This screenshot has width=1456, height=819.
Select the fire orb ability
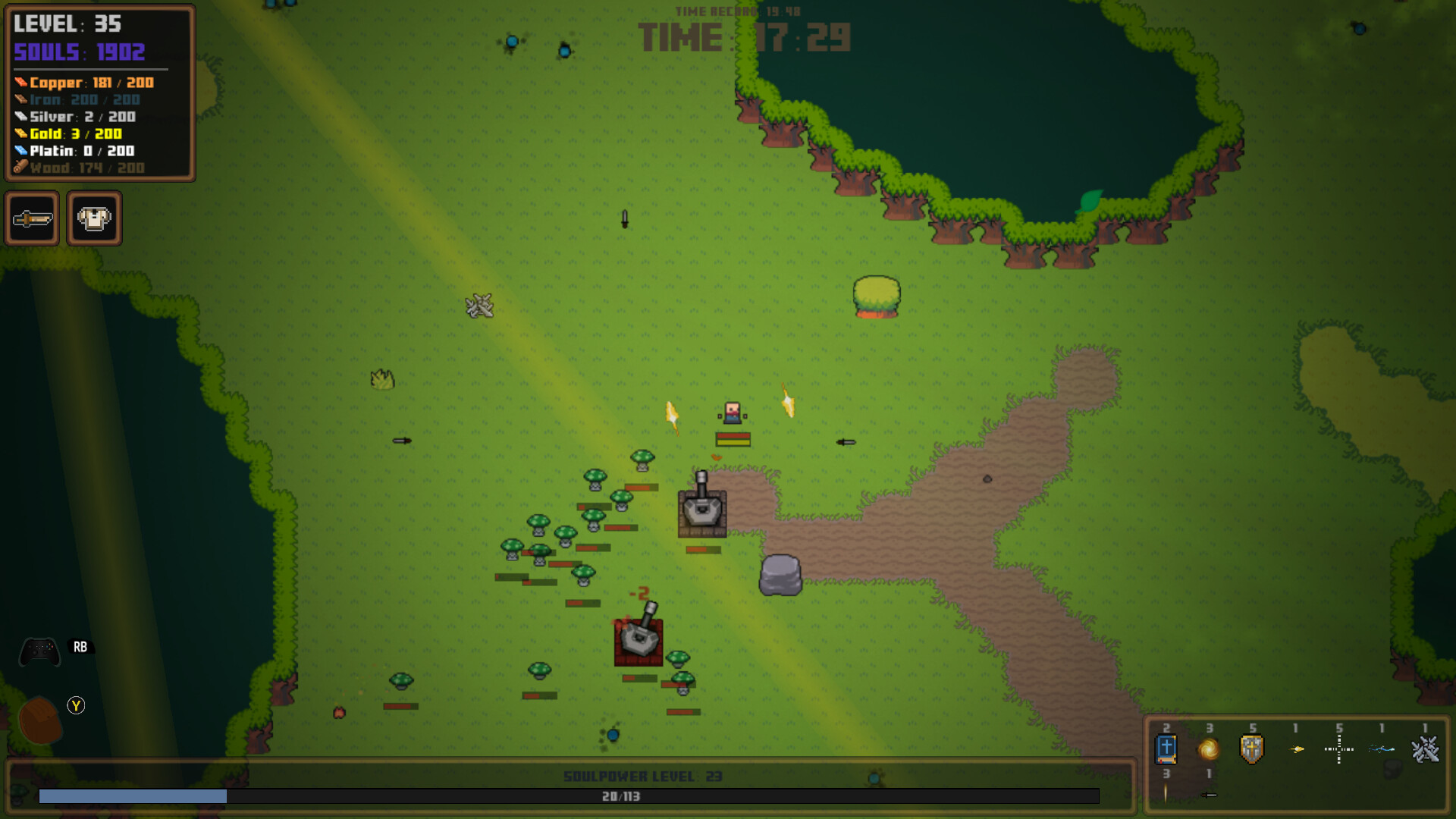pyautogui.click(x=1208, y=749)
